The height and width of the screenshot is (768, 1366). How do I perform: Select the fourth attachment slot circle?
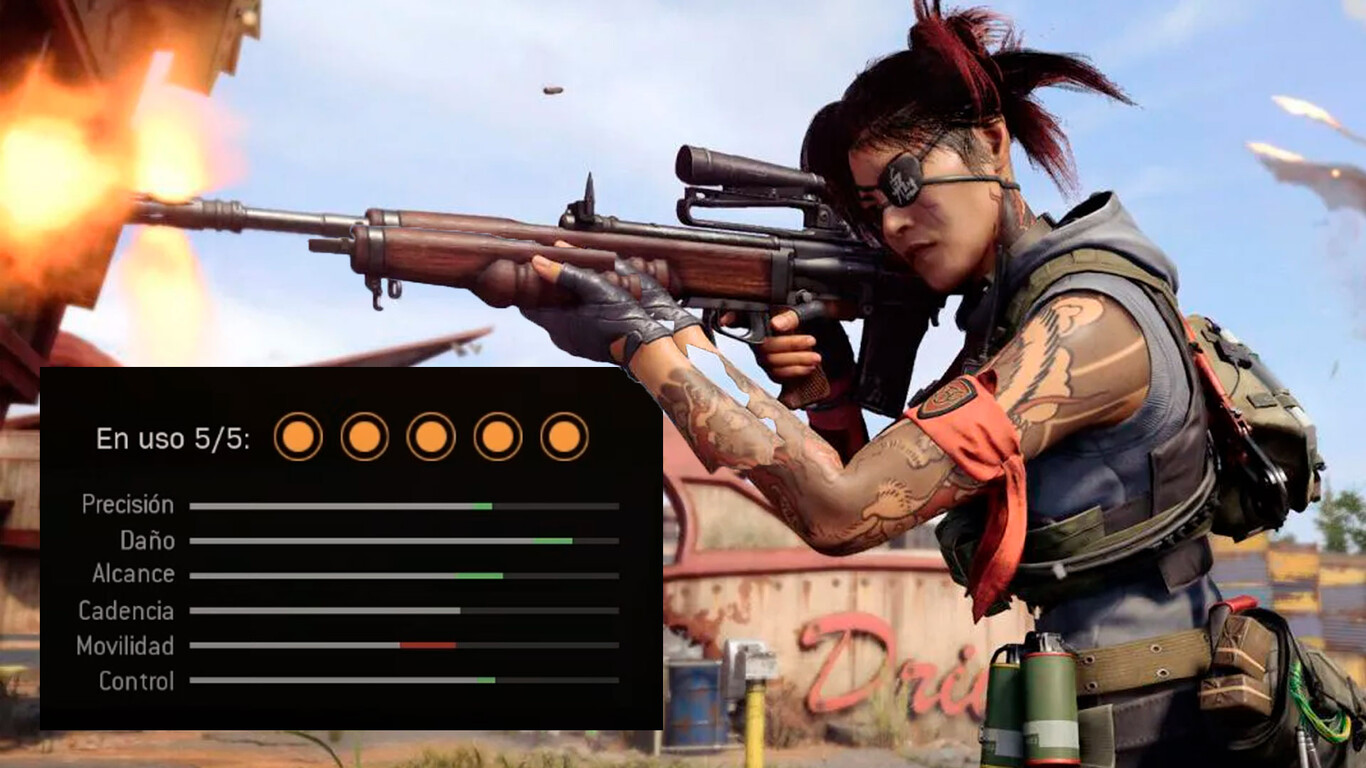click(495, 437)
